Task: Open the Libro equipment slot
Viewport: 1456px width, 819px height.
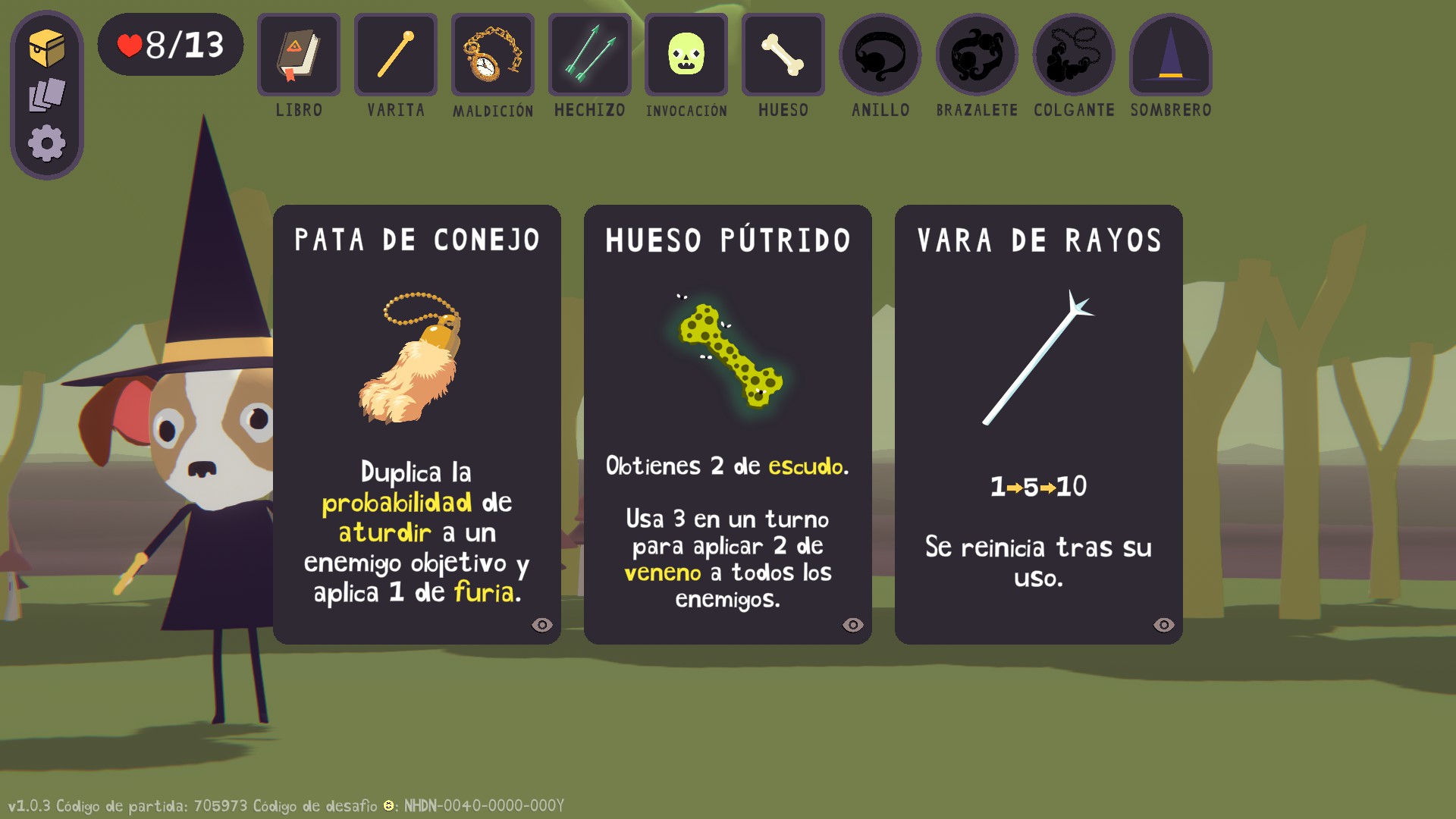Action: (299, 55)
